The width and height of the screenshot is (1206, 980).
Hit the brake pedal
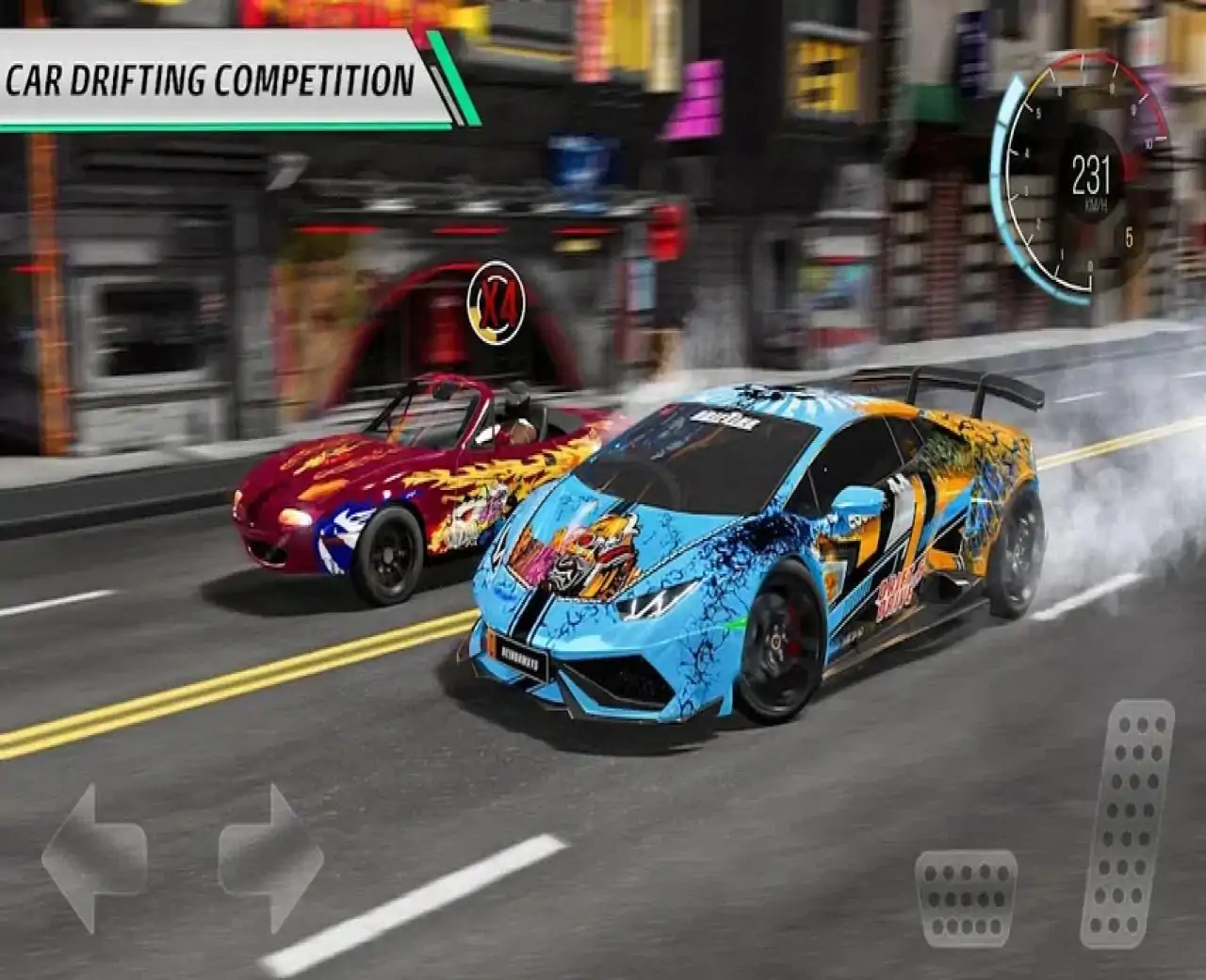966,896
